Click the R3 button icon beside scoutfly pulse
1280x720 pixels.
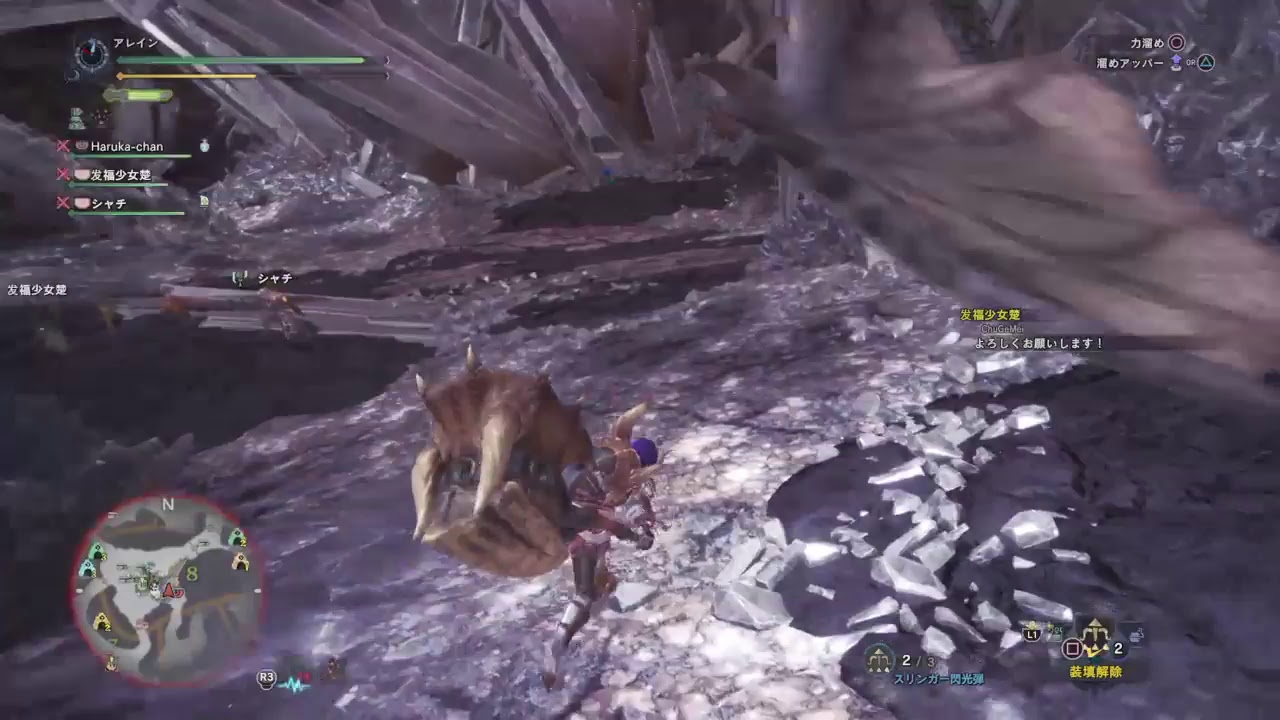pyautogui.click(x=265, y=678)
